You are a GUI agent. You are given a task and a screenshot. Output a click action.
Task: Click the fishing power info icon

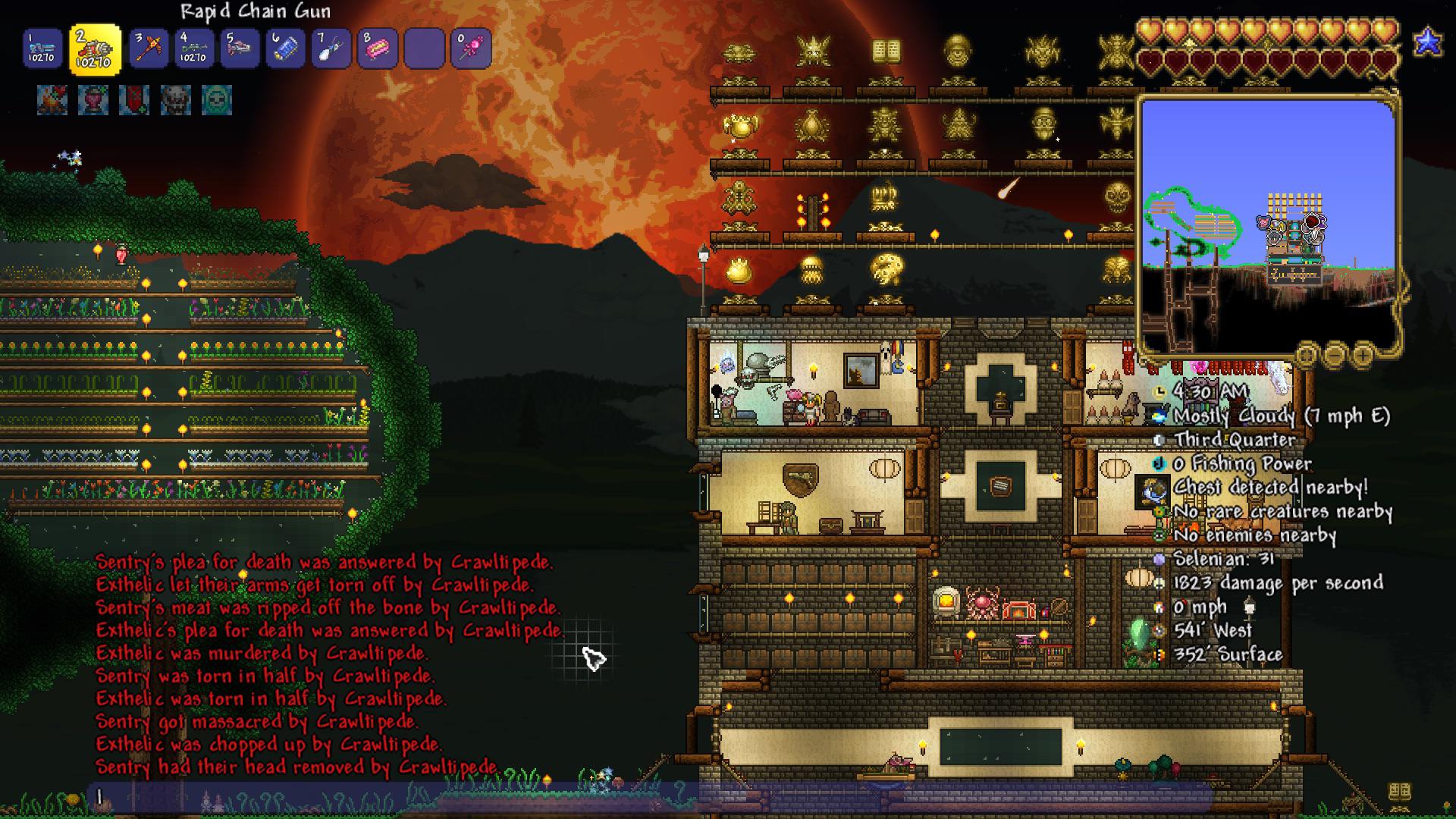[x=1160, y=463]
